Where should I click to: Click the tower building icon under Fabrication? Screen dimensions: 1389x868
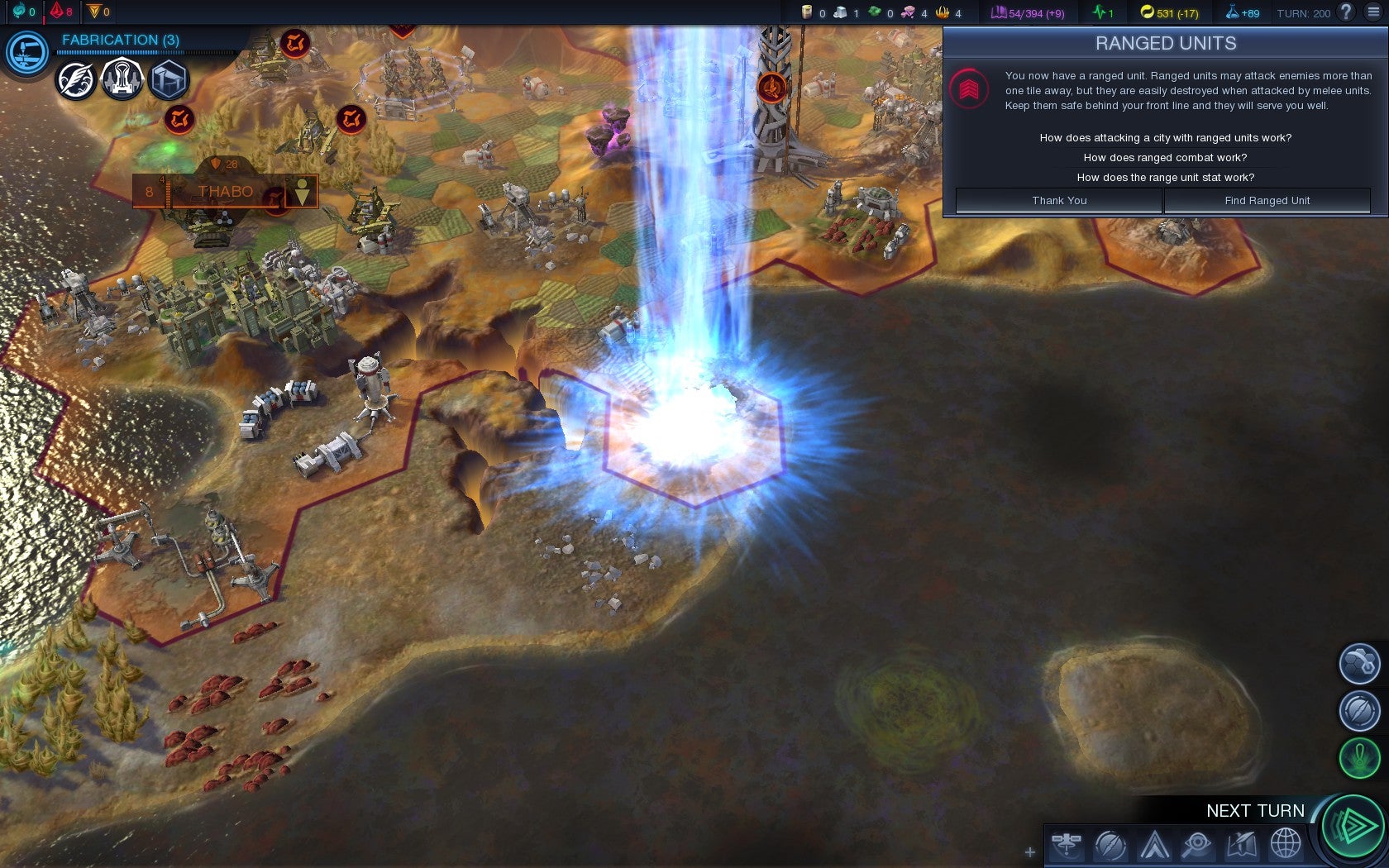122,79
